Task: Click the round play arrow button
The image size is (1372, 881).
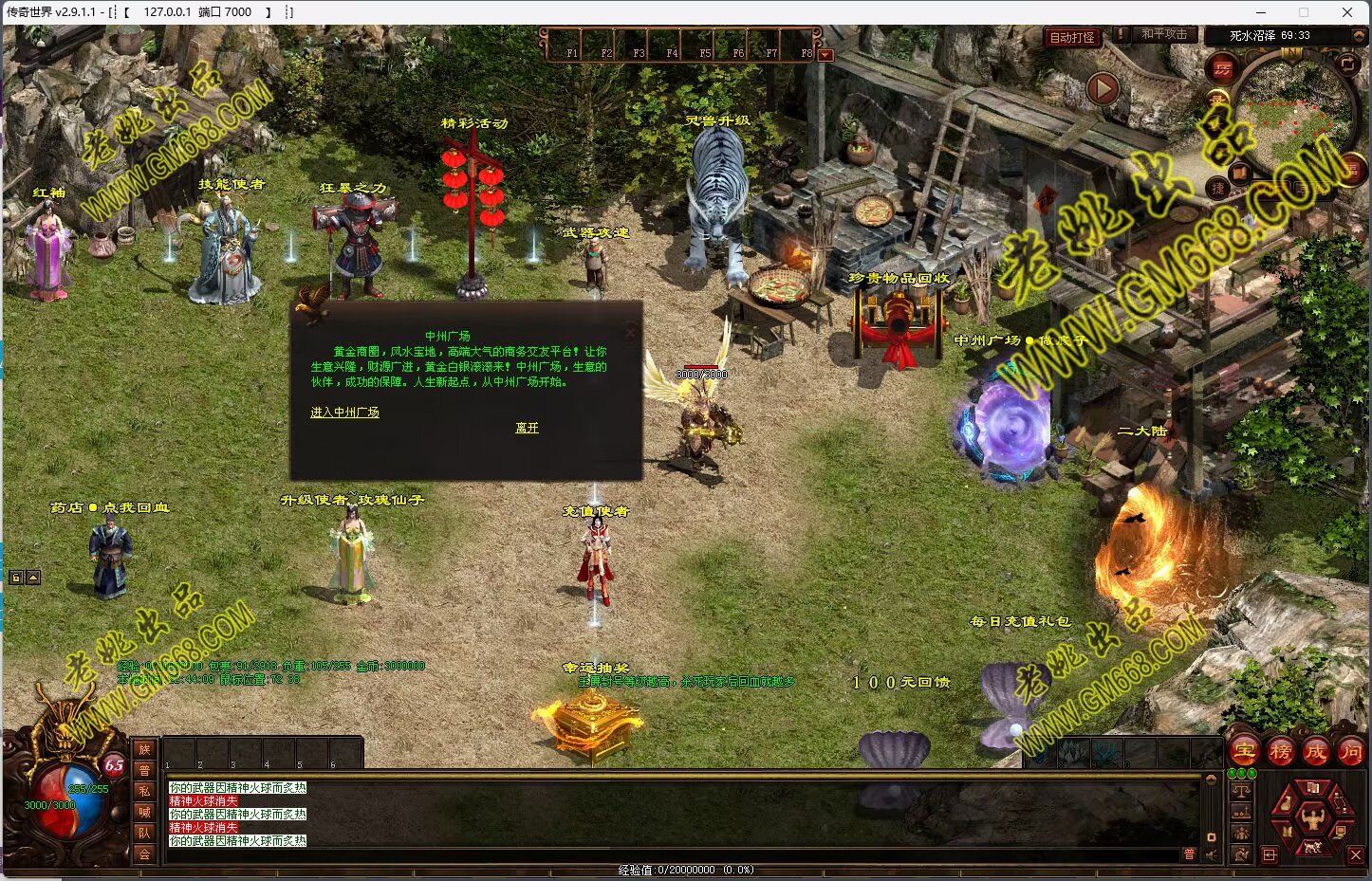Action: click(x=1102, y=89)
